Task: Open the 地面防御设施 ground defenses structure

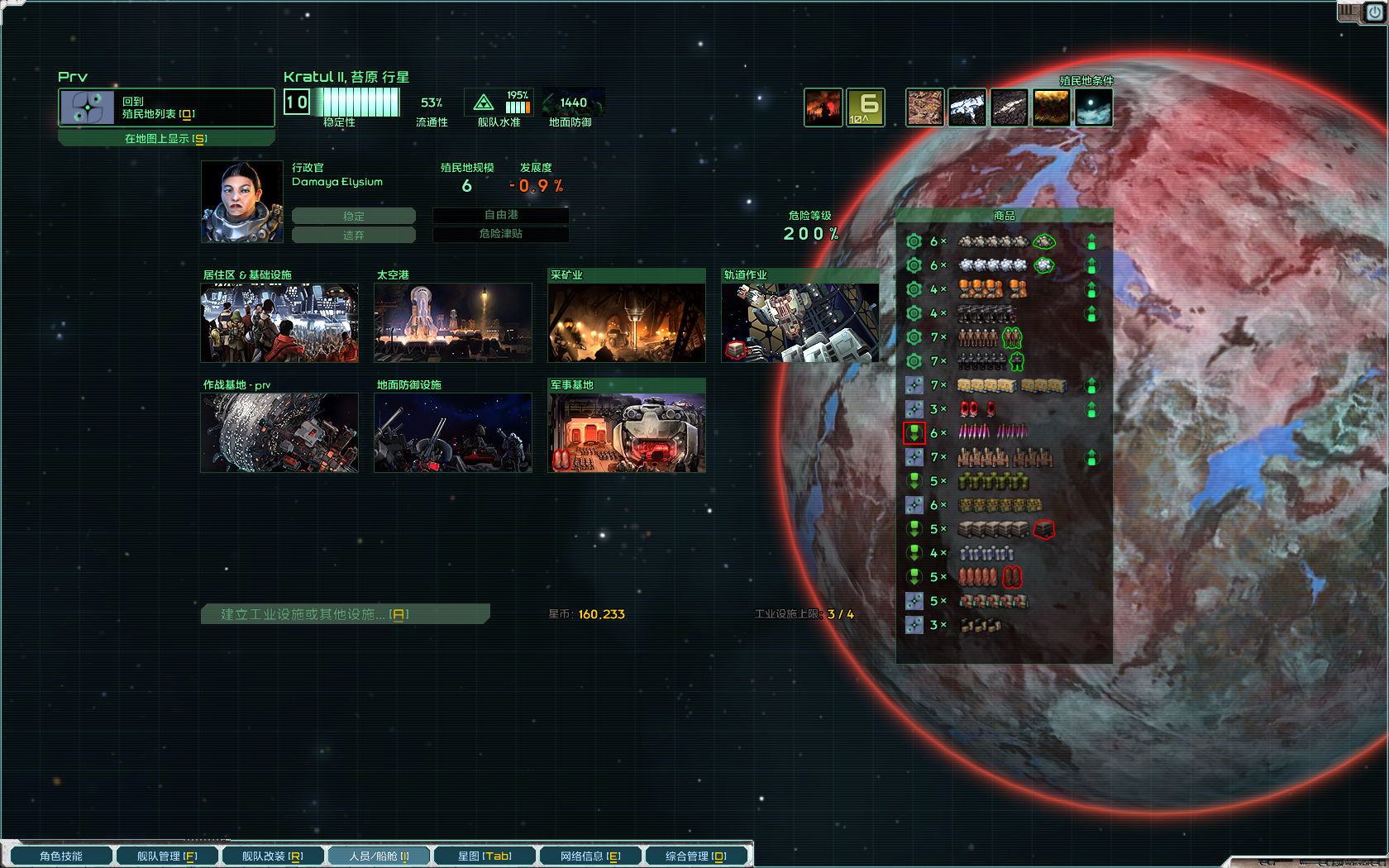Action: pyautogui.click(x=453, y=432)
